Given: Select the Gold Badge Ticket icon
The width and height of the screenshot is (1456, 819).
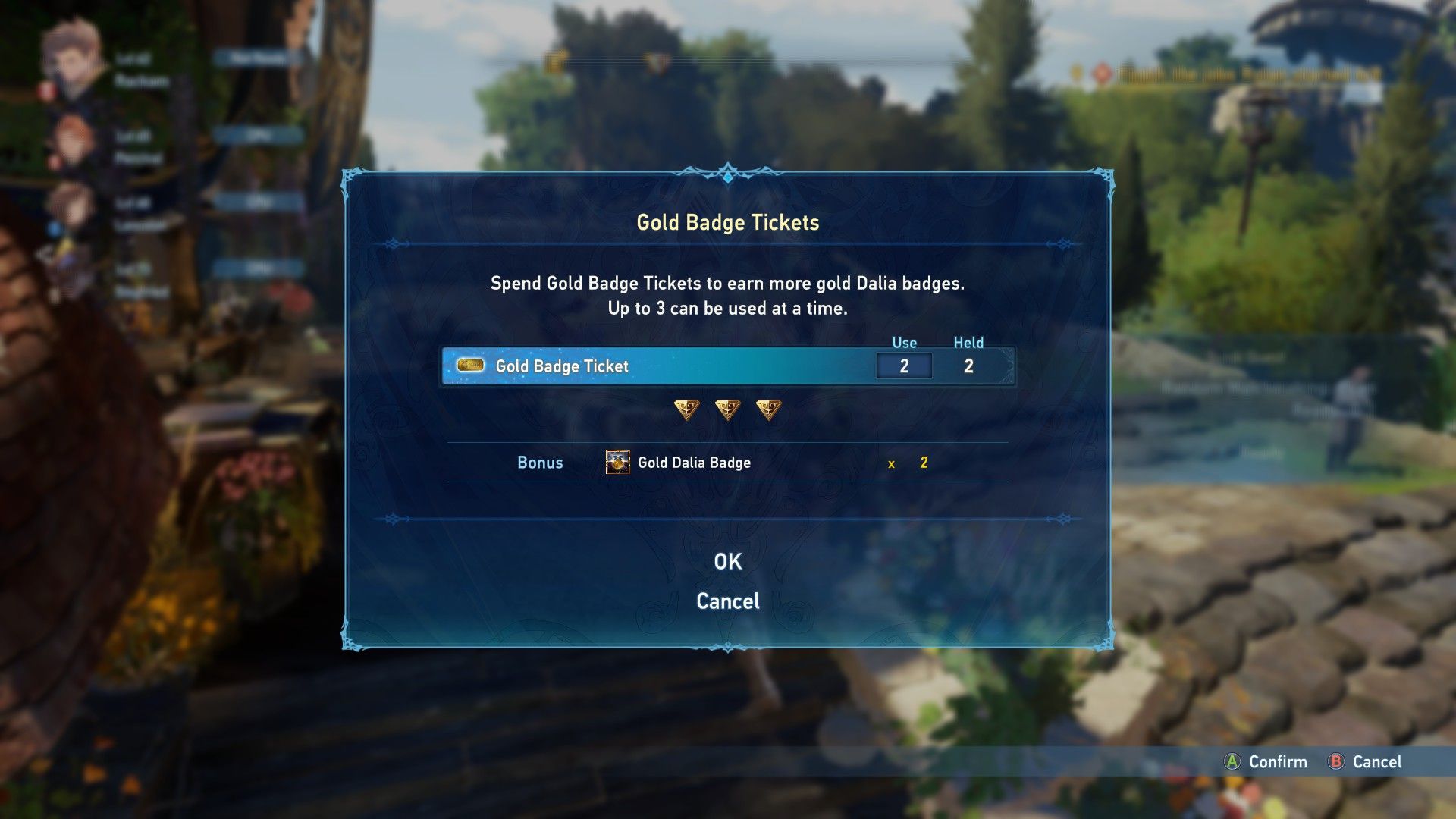Looking at the screenshot, I should pos(470,366).
